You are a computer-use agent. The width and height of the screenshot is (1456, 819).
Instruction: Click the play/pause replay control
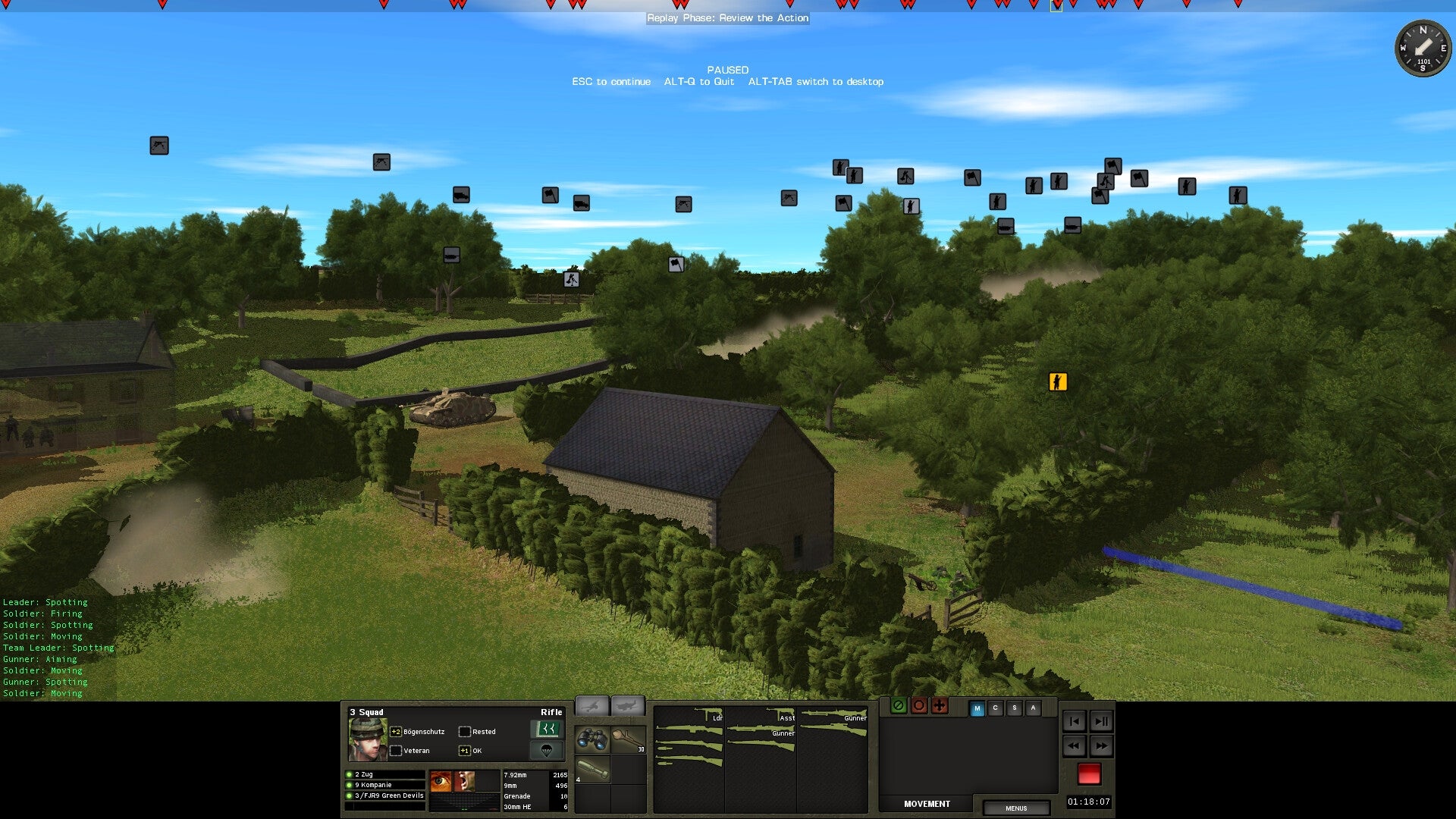(1102, 723)
